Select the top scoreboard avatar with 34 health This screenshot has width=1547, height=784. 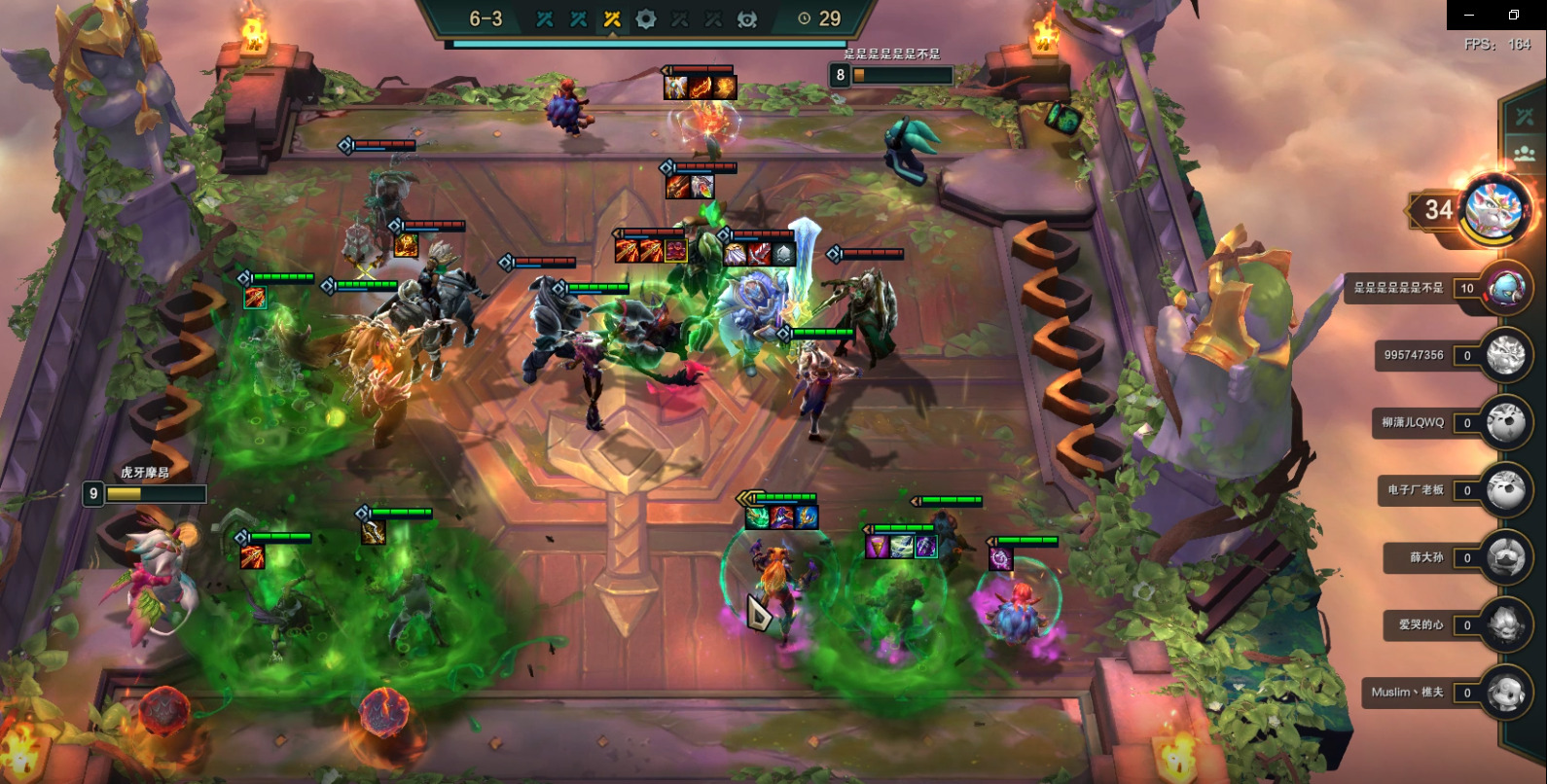(x=1497, y=208)
